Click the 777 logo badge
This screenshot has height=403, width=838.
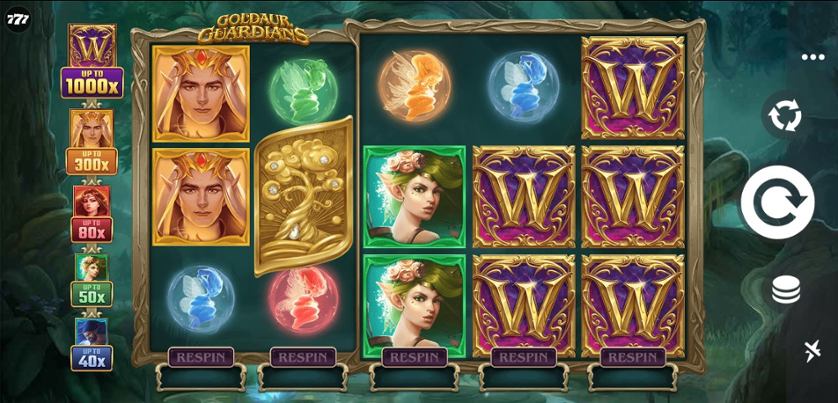pyautogui.click(x=18, y=20)
